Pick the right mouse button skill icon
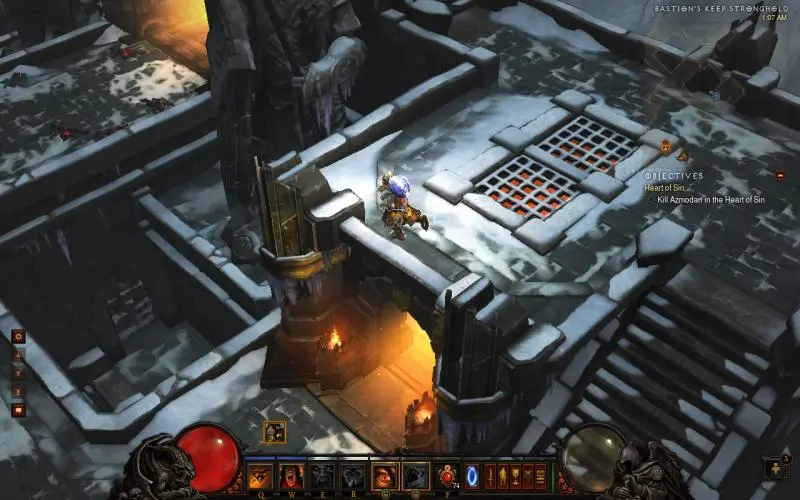The height and width of the screenshot is (500, 800). tap(415, 475)
